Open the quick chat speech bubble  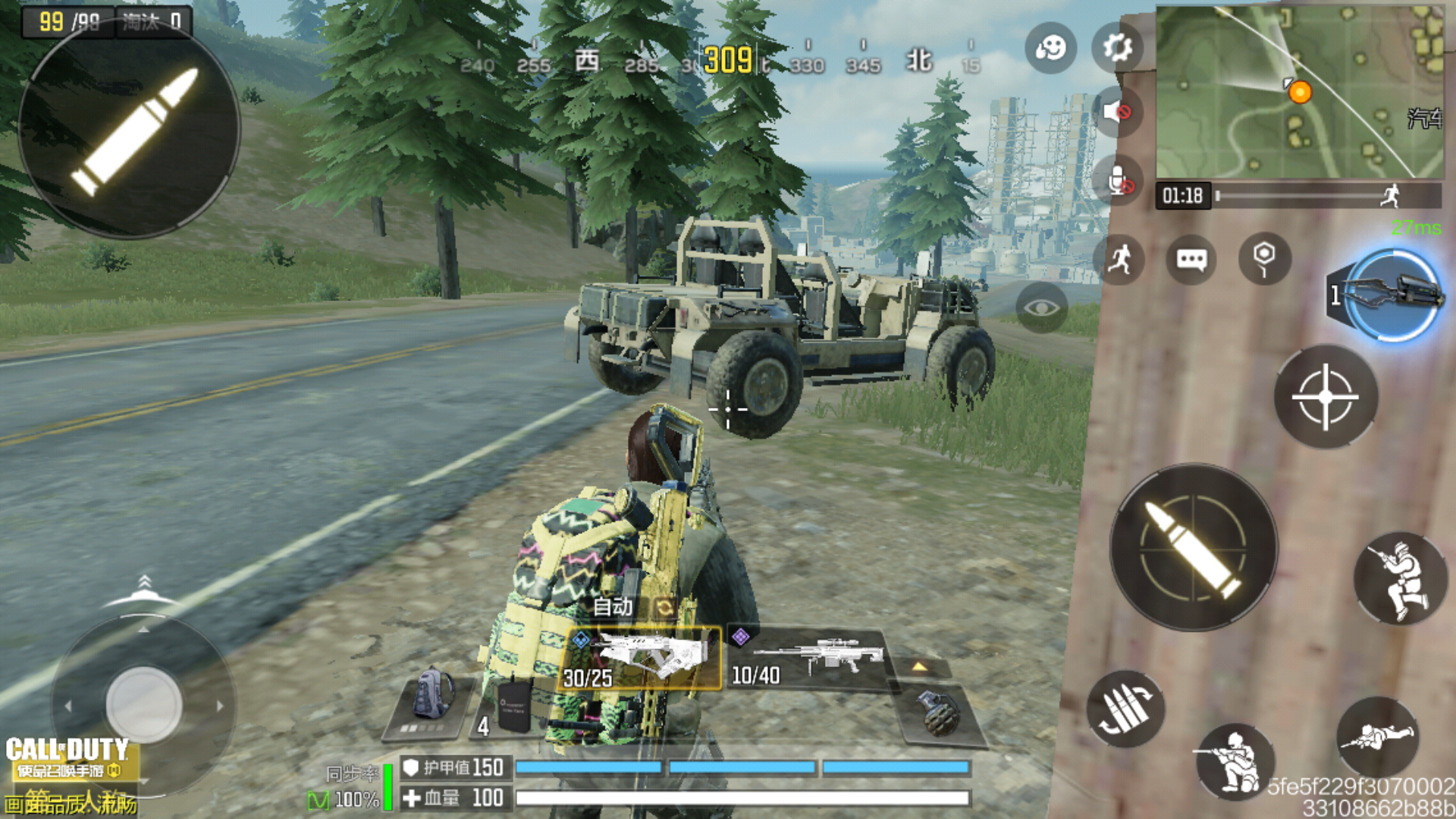pyautogui.click(x=1191, y=260)
